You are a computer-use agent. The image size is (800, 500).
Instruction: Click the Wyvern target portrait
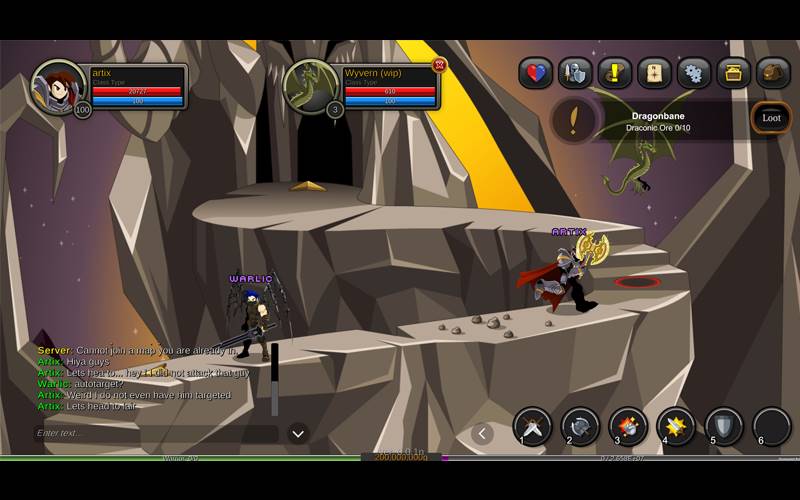pyautogui.click(x=311, y=86)
